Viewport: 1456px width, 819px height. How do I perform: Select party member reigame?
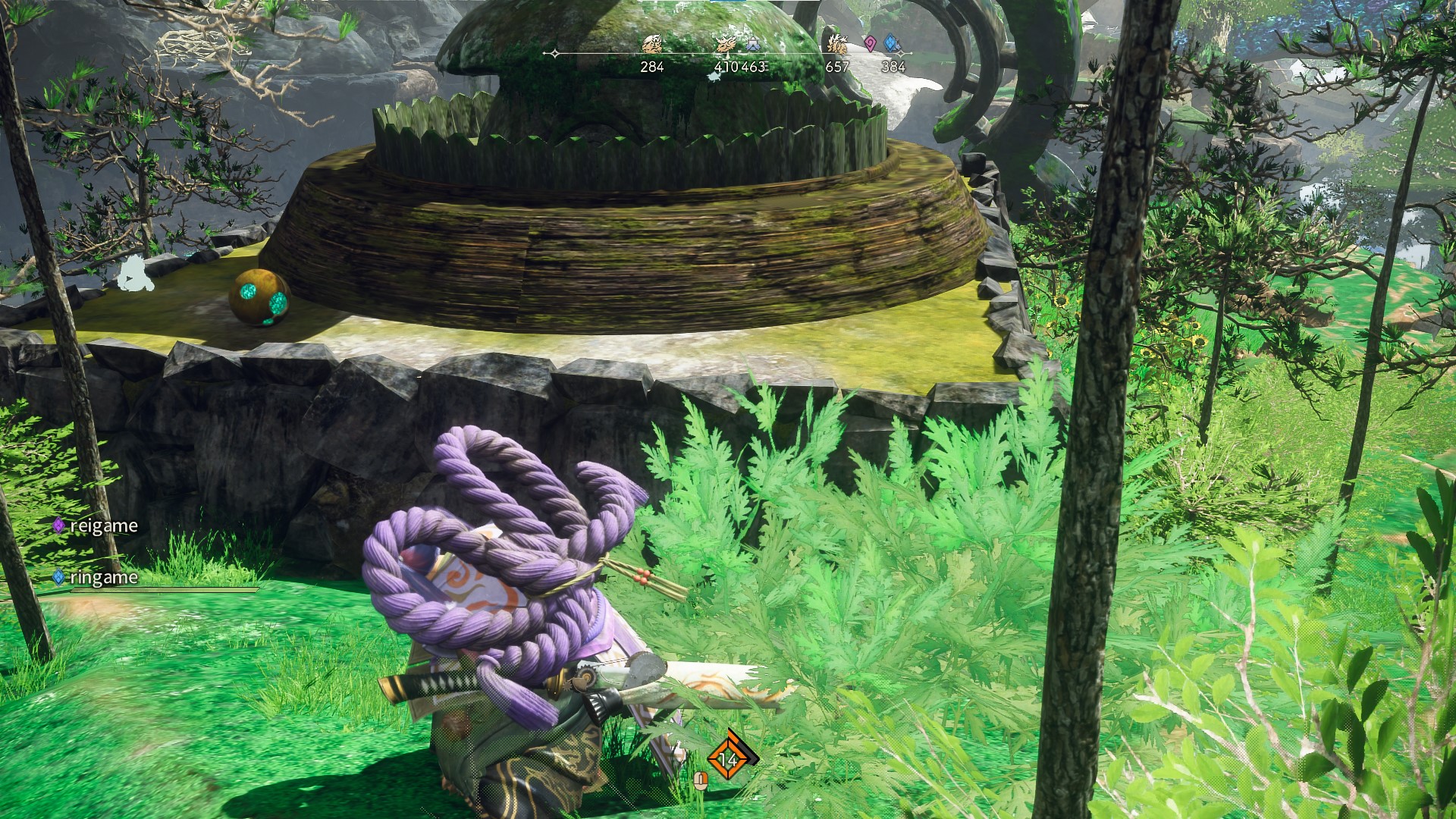96,526
